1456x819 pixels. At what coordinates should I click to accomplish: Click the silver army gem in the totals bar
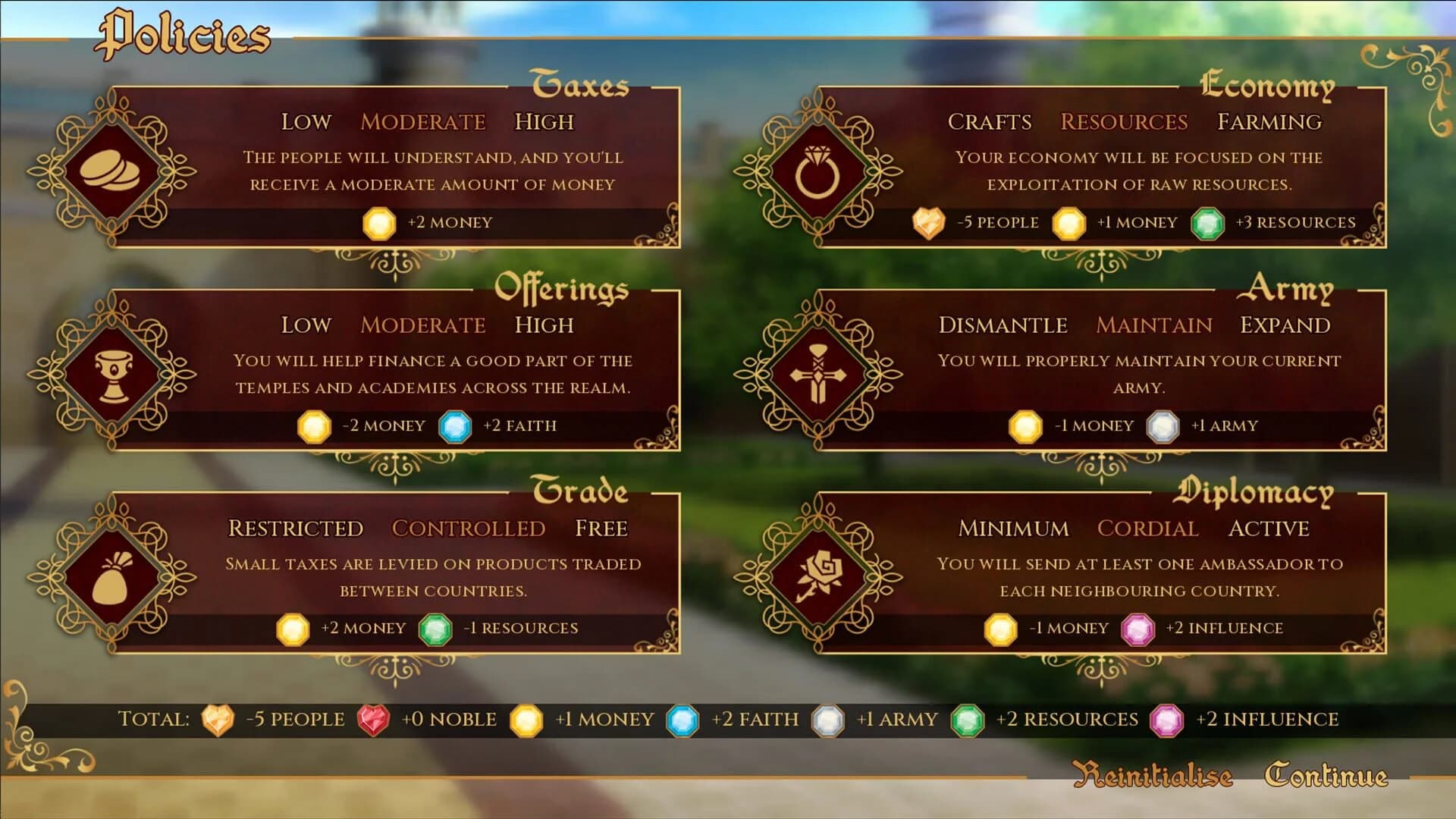[826, 719]
